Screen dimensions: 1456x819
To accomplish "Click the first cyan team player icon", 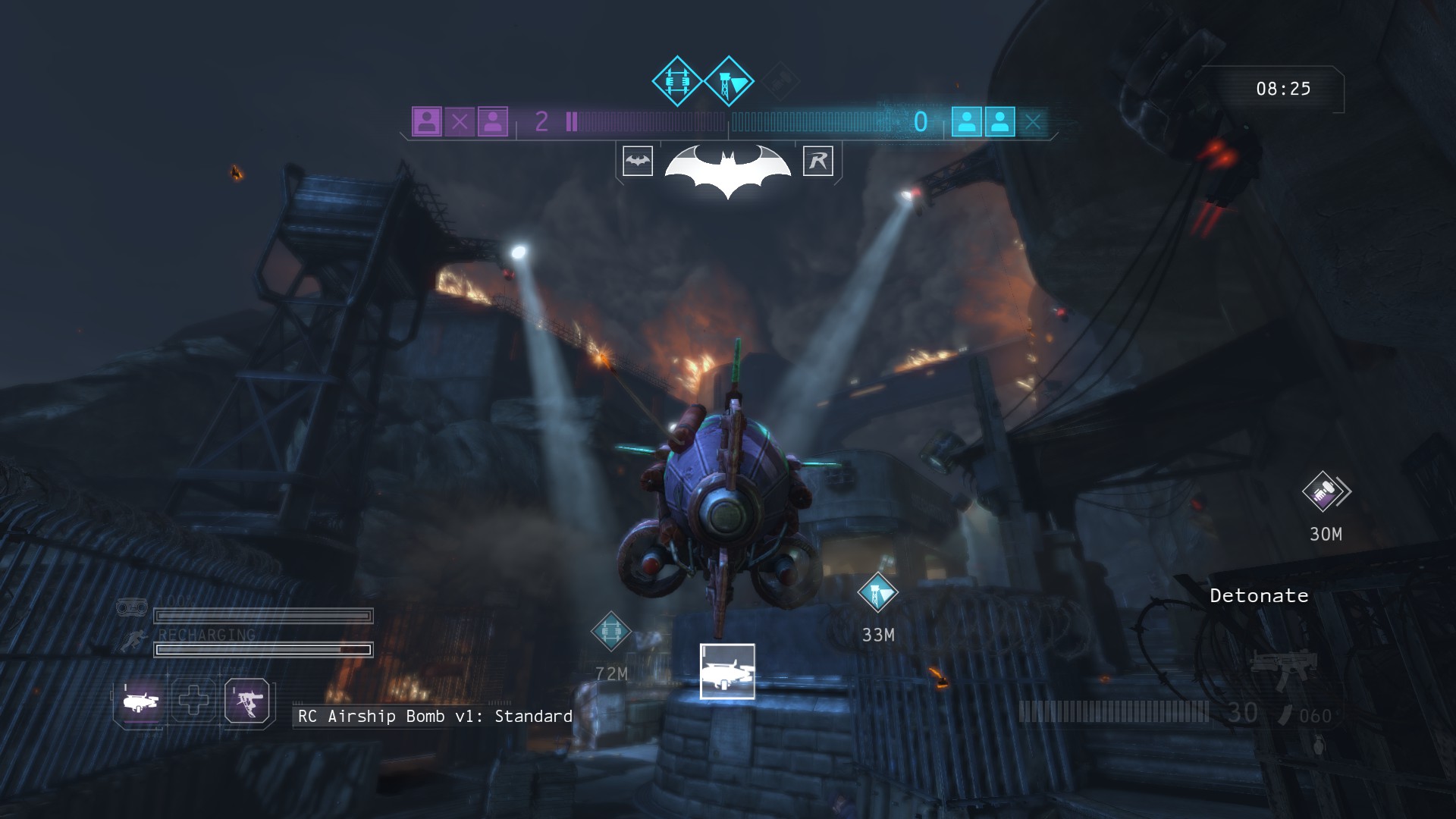I will (967, 121).
